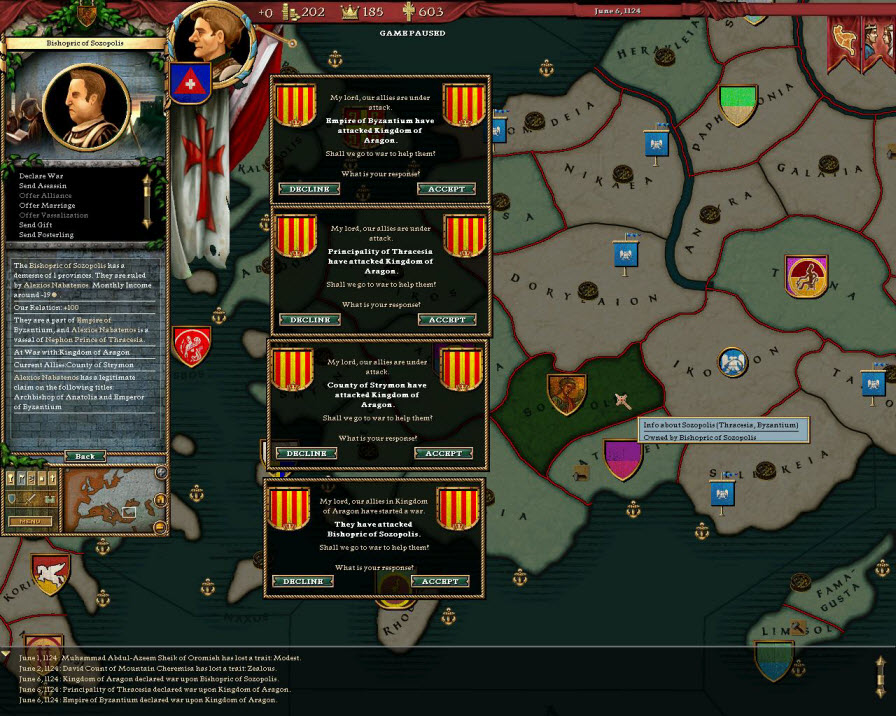896x716 pixels.
Task: Accept the Principality of Thracesia war call
Action: point(446,320)
